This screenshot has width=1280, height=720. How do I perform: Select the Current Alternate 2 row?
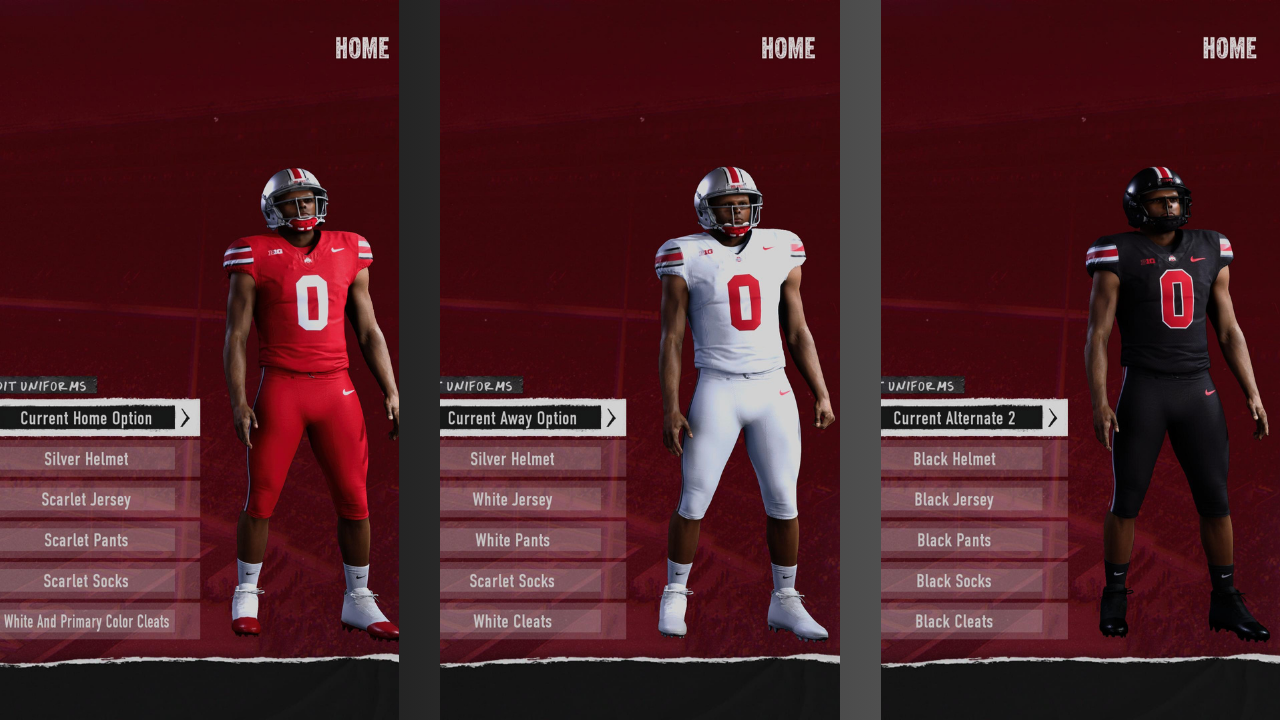click(x=955, y=418)
